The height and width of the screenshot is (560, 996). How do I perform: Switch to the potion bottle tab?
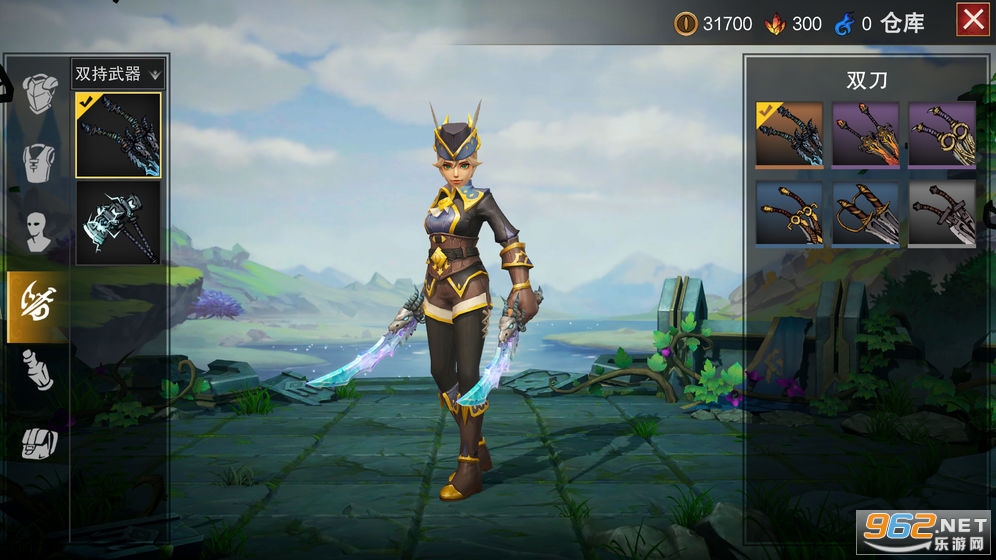(x=38, y=370)
